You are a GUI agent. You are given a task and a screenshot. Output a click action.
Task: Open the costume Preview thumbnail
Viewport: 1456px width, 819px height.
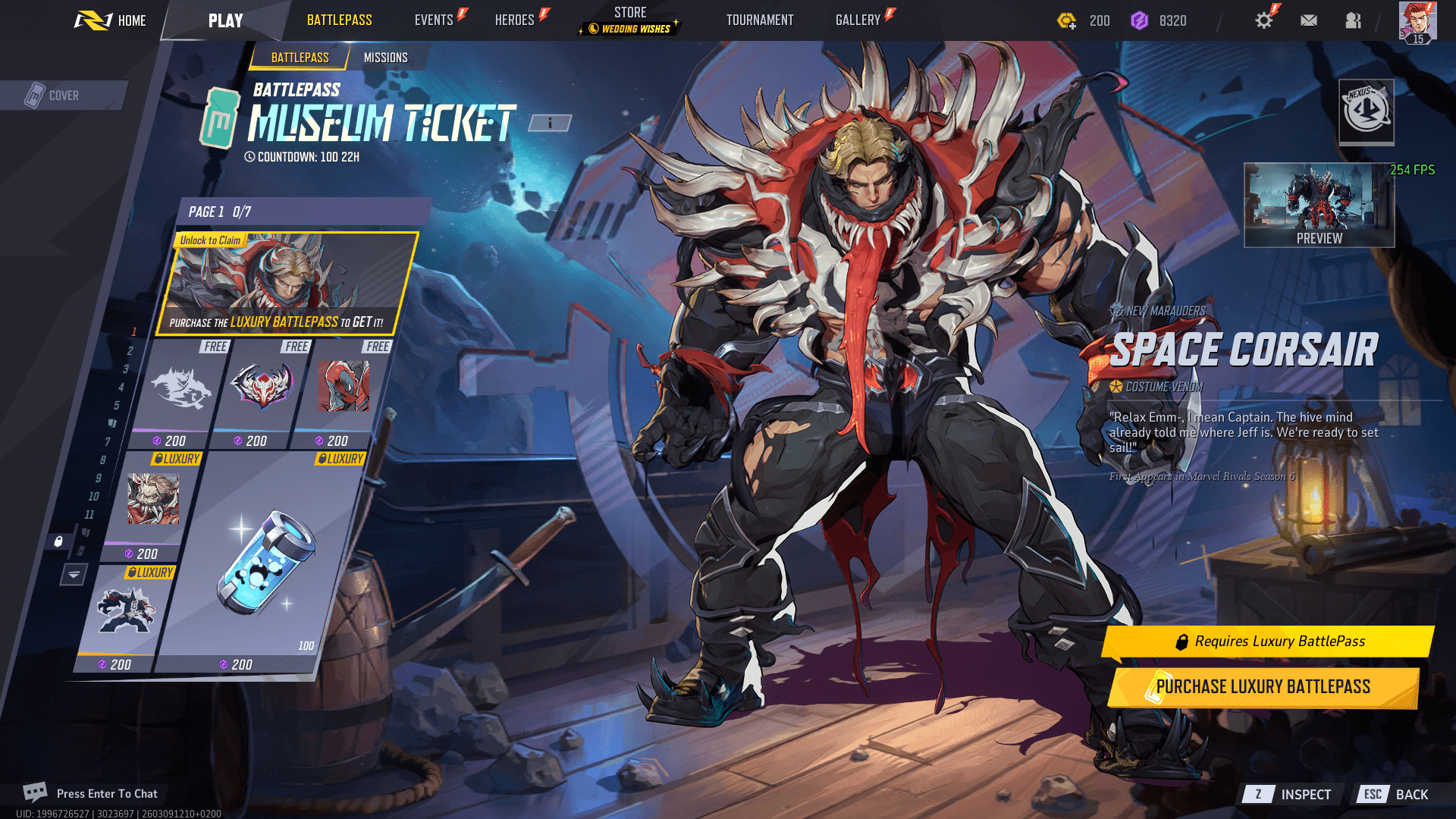(1319, 206)
